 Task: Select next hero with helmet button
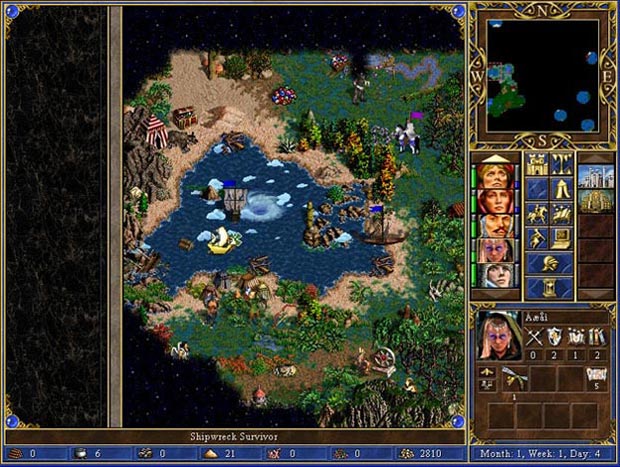coord(549,262)
